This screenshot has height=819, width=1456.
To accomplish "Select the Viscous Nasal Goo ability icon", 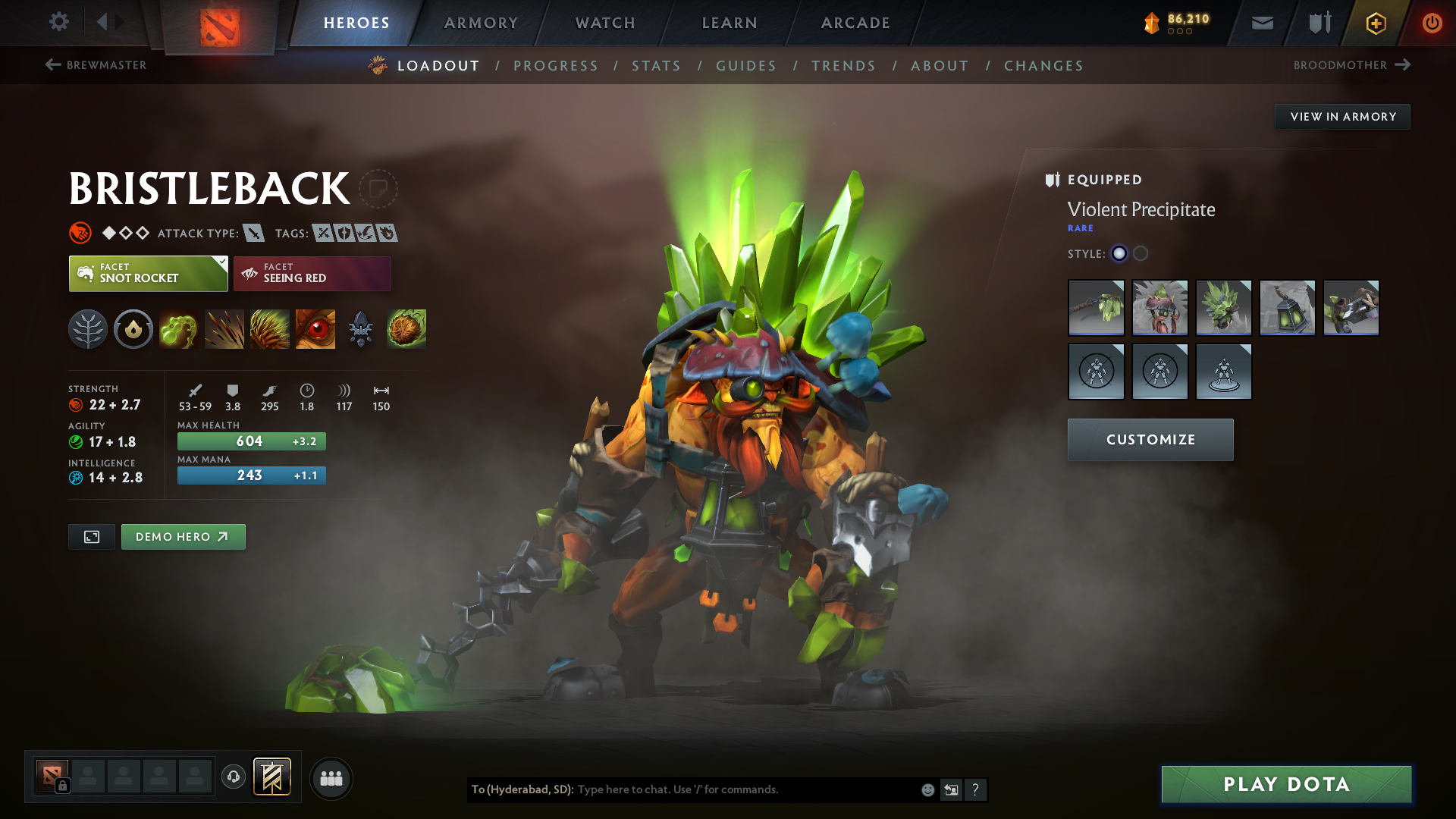I will point(179,329).
